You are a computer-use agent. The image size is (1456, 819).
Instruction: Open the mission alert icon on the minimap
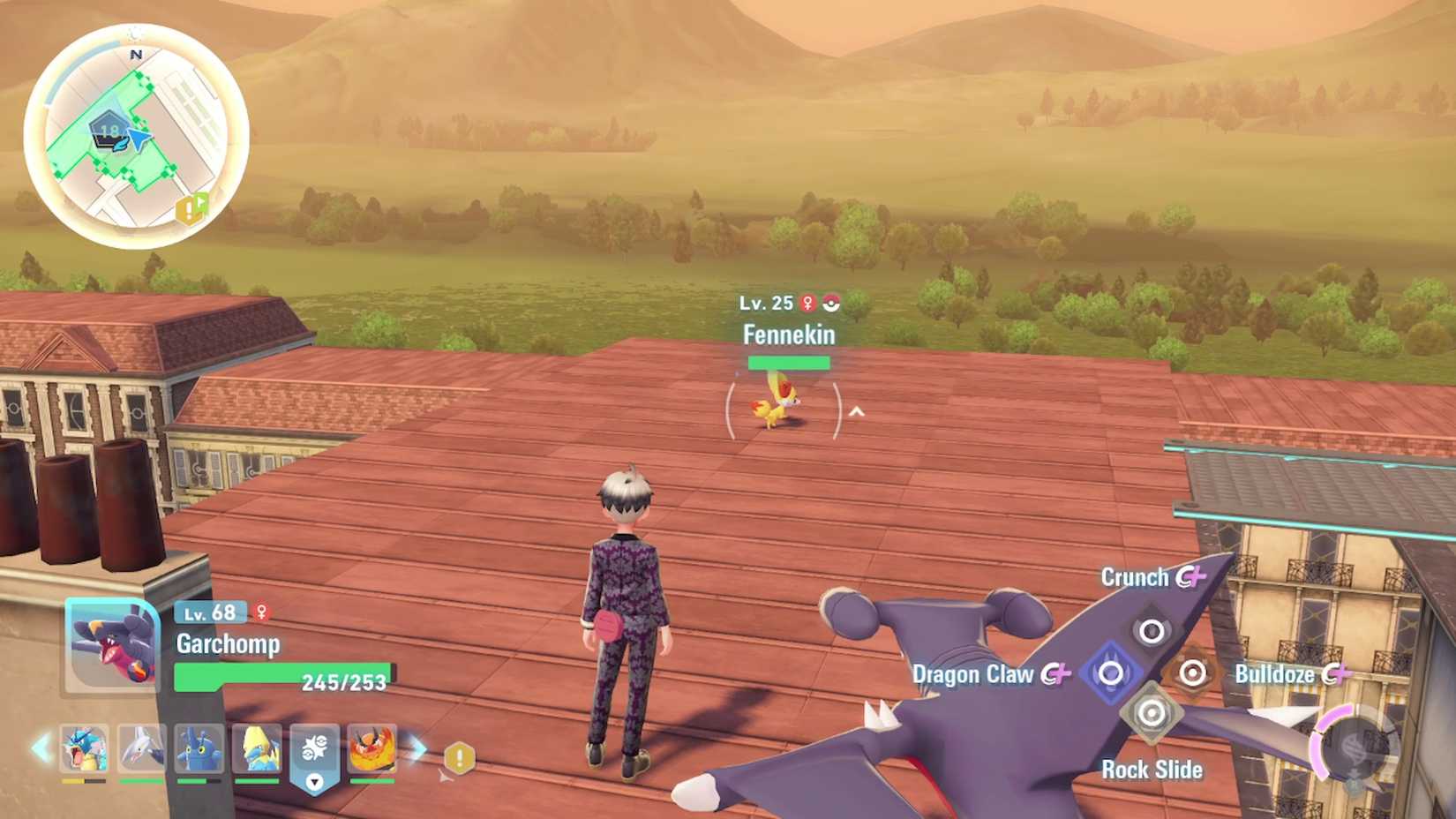coord(191,210)
